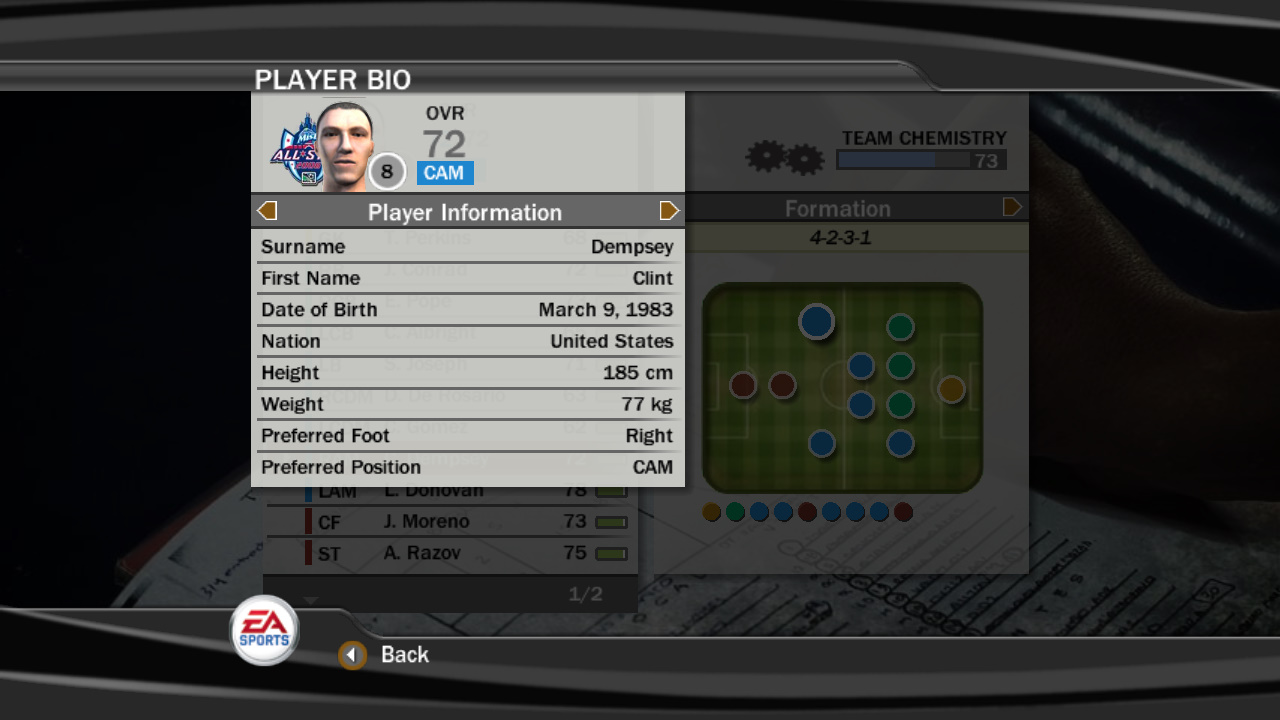Screen dimensions: 1280x720
Task: Select the Formation header panel
Action: (838, 208)
